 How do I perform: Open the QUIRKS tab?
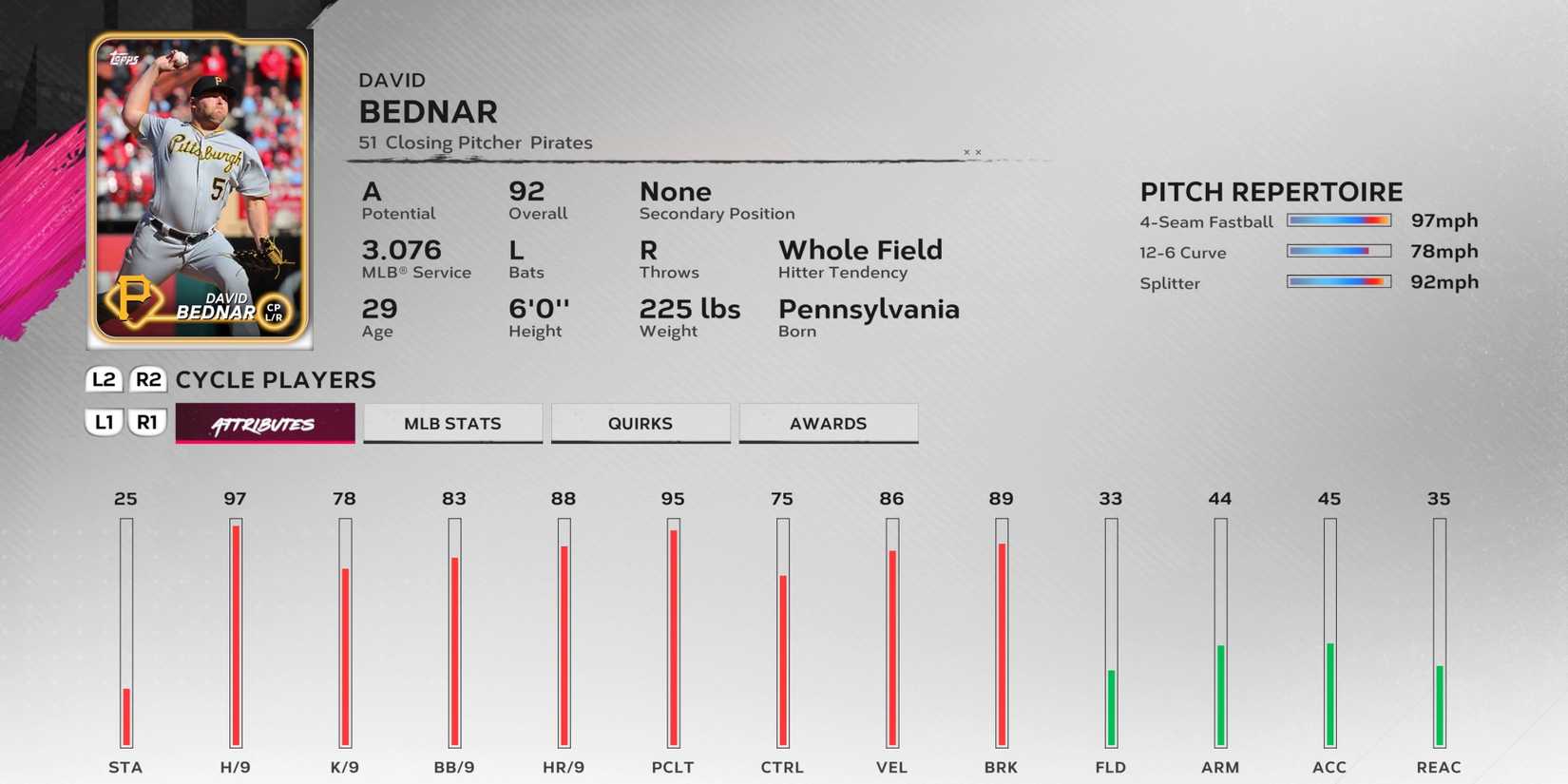point(641,423)
